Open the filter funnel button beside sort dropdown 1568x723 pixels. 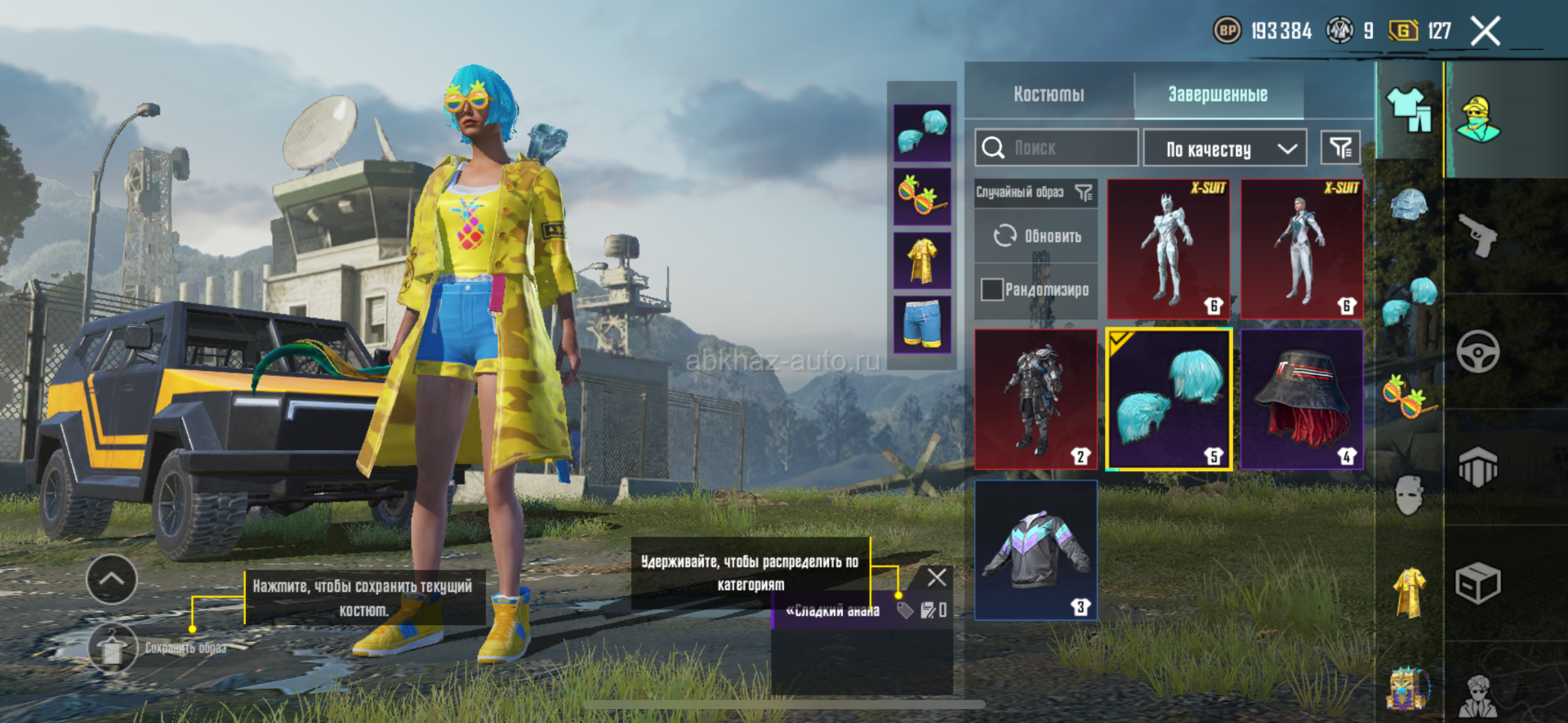tap(1340, 148)
